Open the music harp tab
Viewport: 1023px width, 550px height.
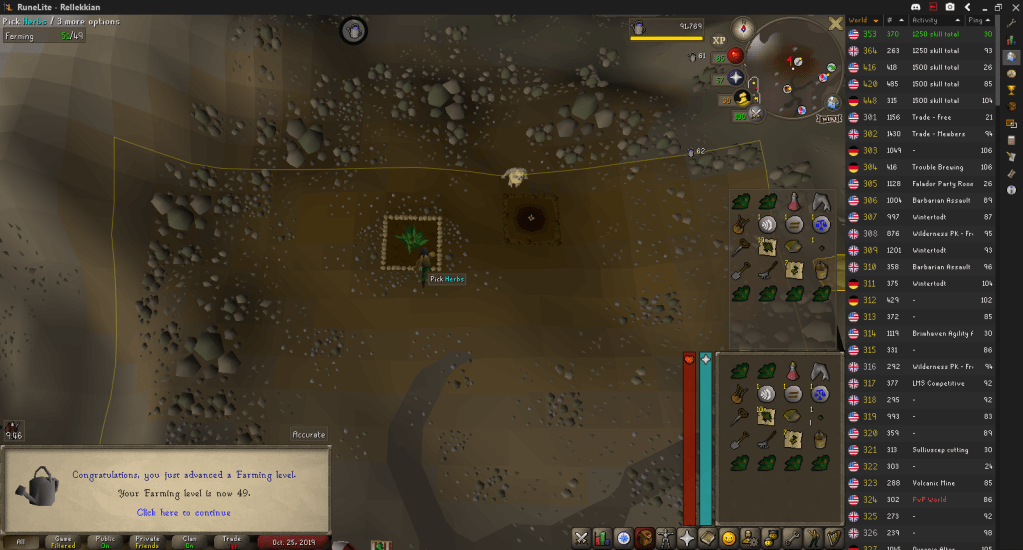834,538
